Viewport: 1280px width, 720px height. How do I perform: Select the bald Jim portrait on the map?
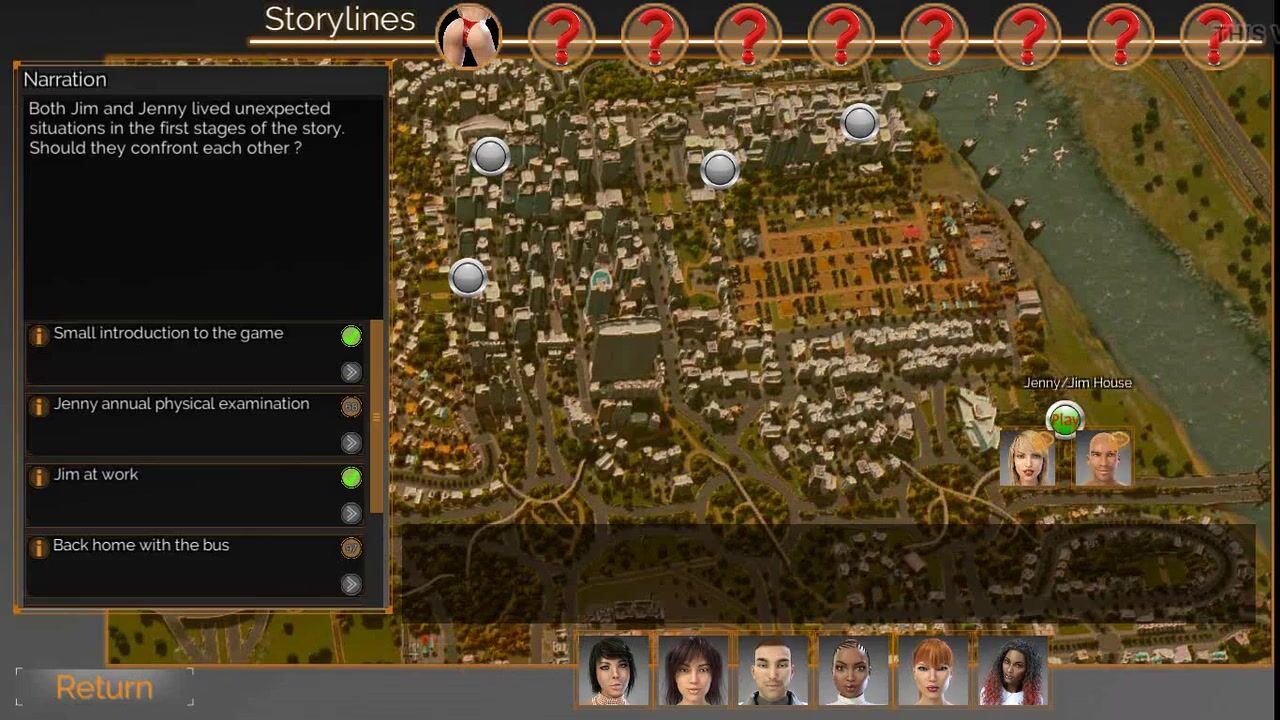pyautogui.click(x=1102, y=460)
